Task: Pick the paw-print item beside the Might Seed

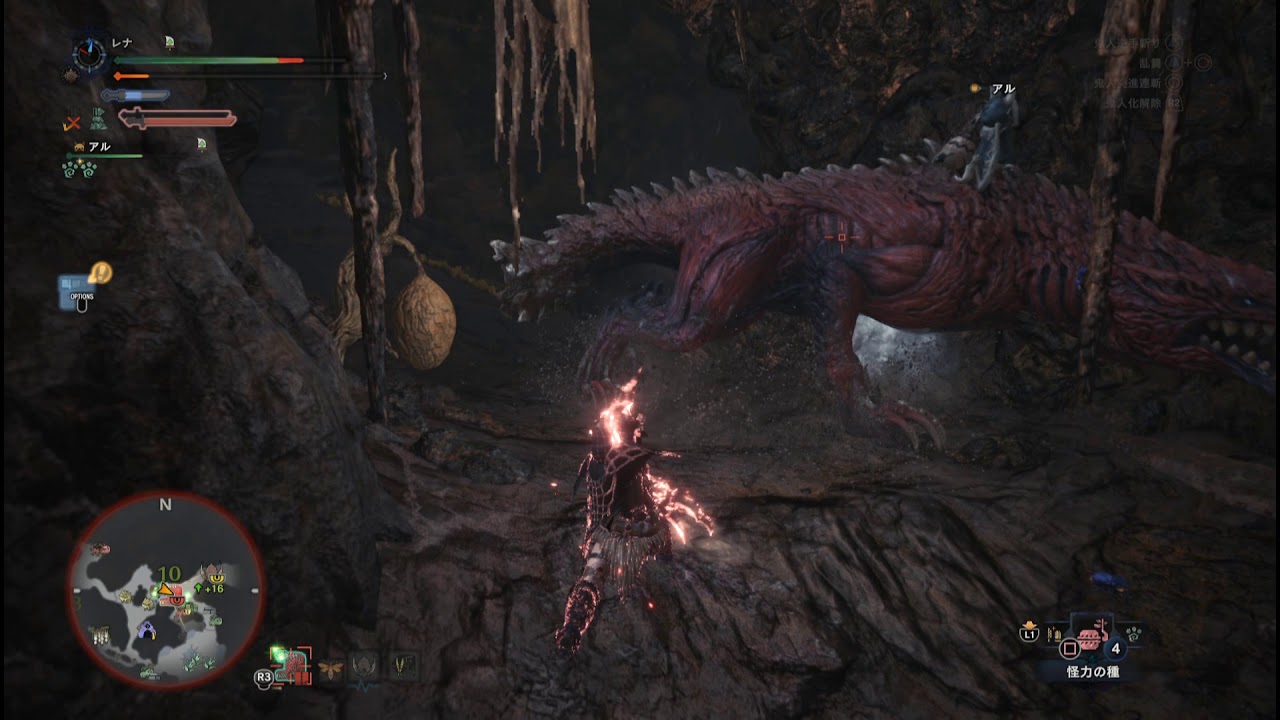Action: pyautogui.click(x=1135, y=634)
